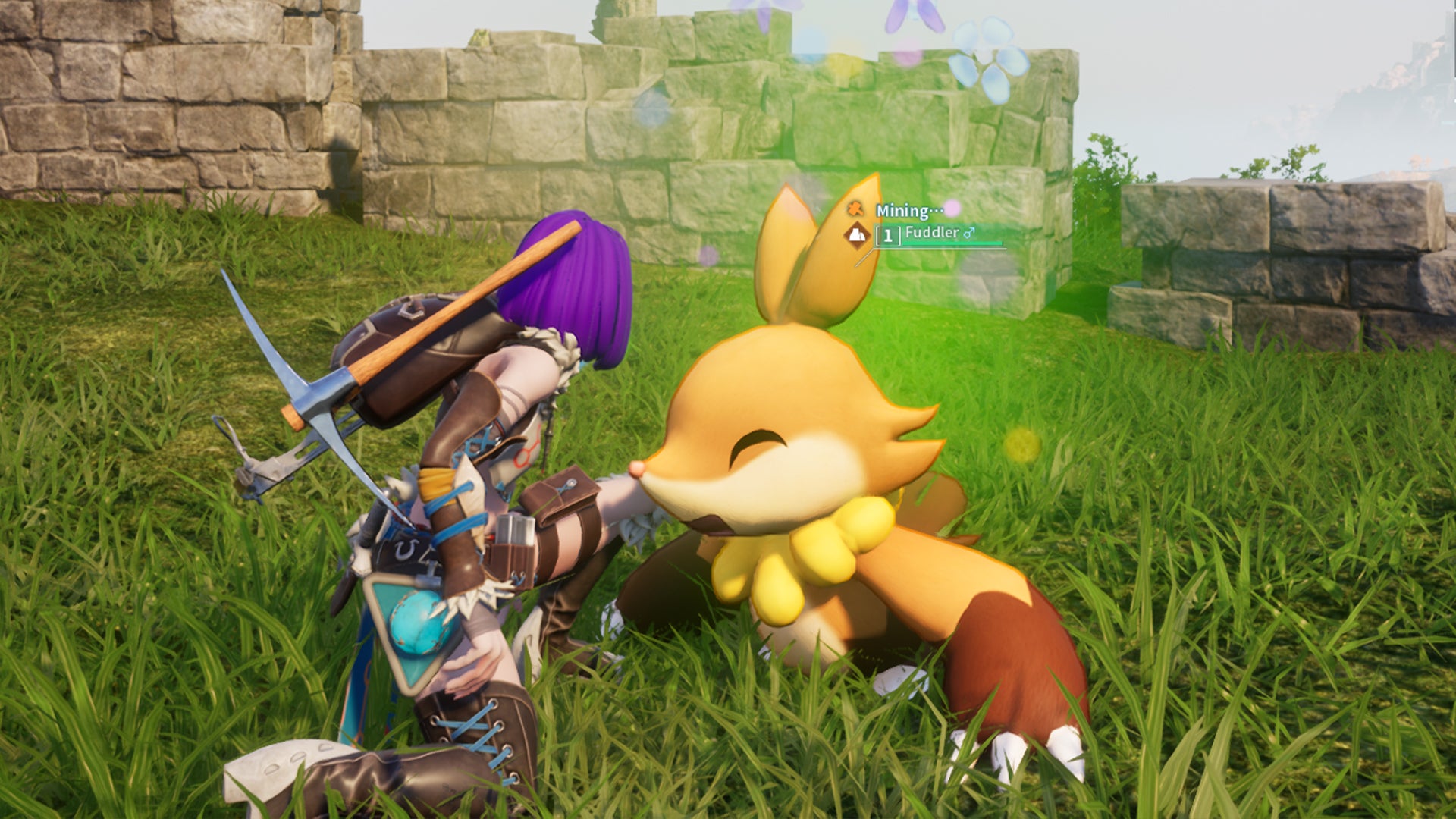Click the orange mining hammer status icon
This screenshot has width=1456, height=819.
pos(855,210)
